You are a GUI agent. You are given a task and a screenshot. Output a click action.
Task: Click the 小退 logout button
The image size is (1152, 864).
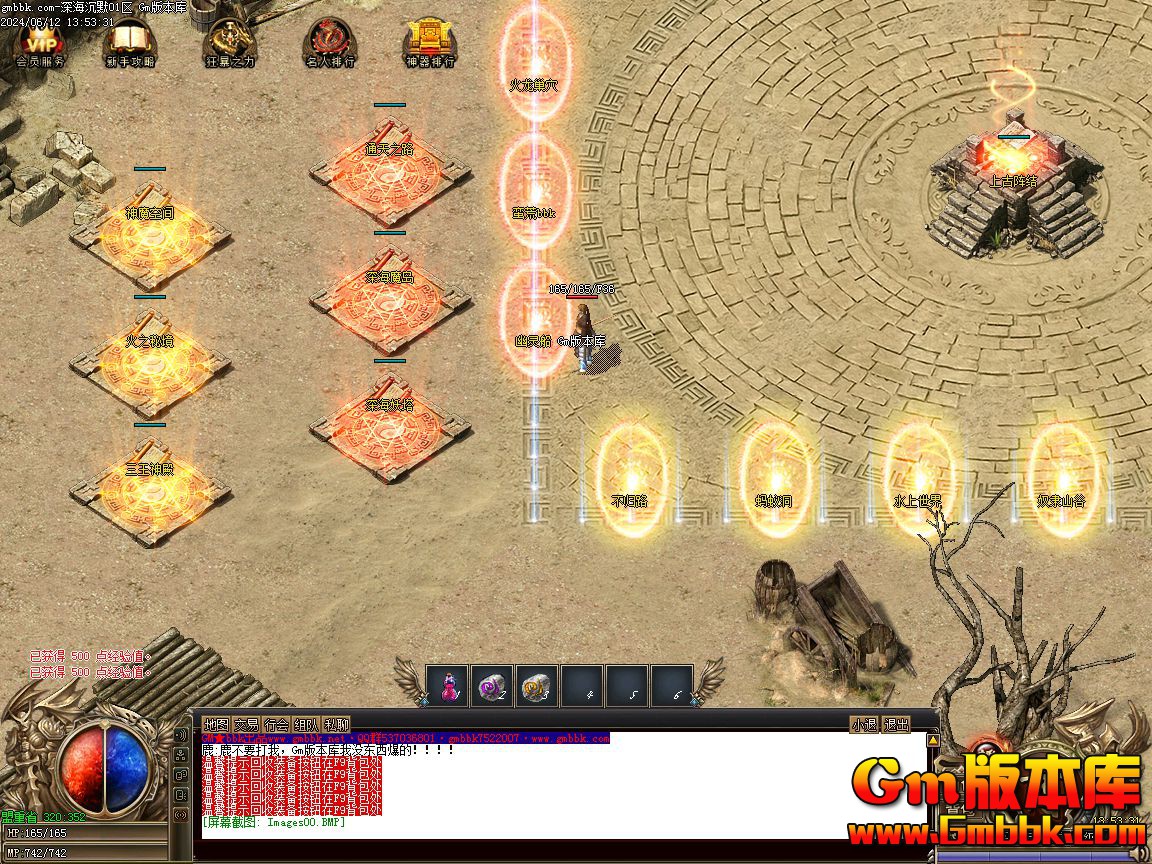[x=864, y=724]
